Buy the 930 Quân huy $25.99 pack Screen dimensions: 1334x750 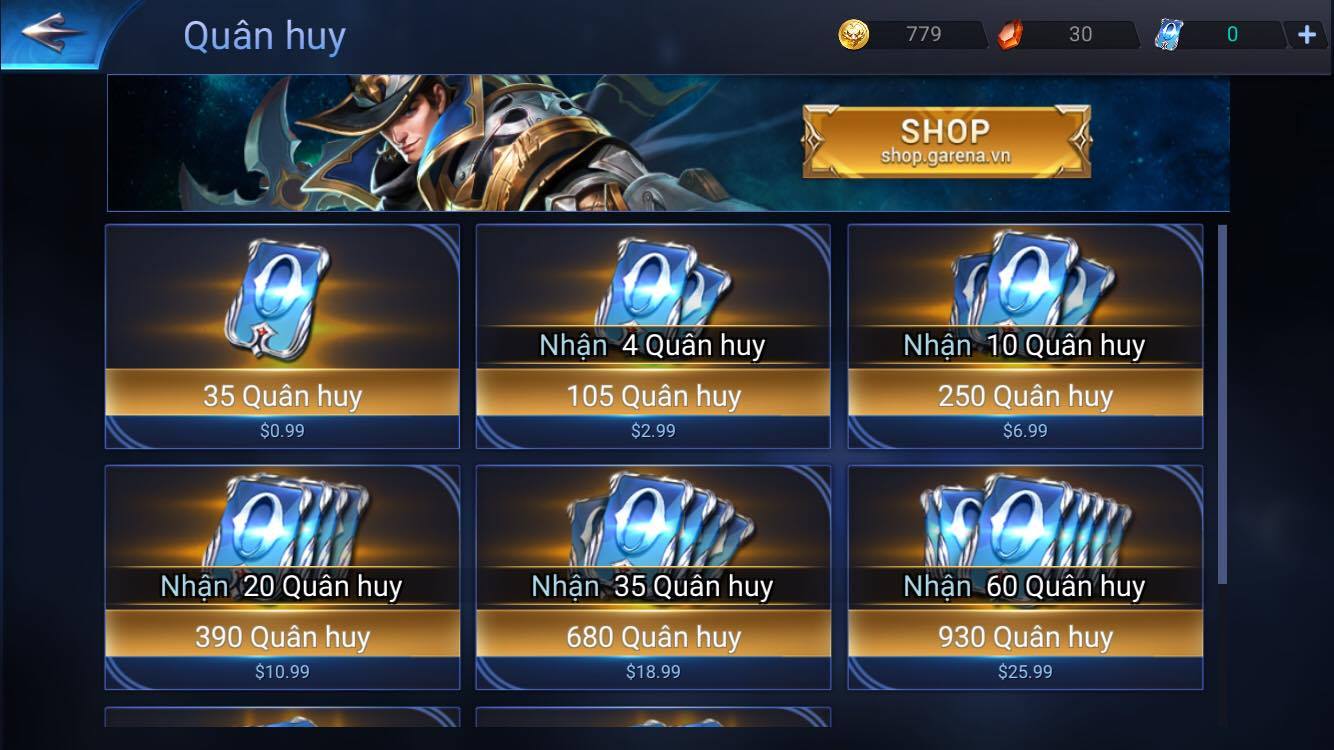tap(1022, 637)
